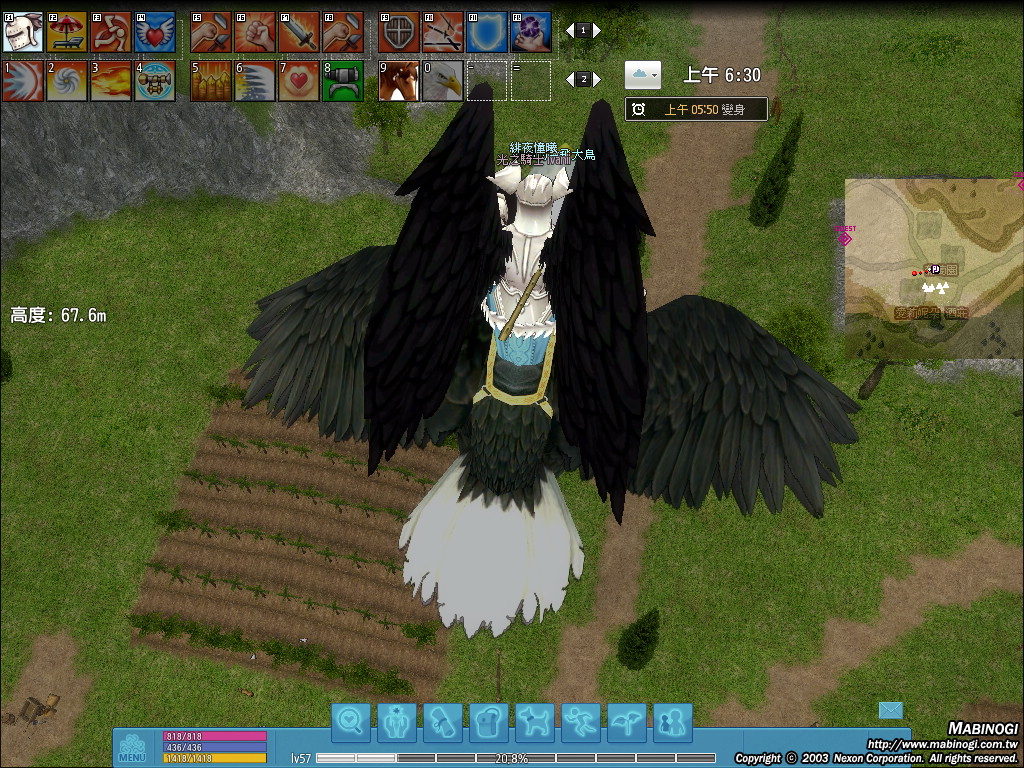Viewport: 1024px width, 768px height.
Task: Open the quest scroll button
Action: click(443, 721)
